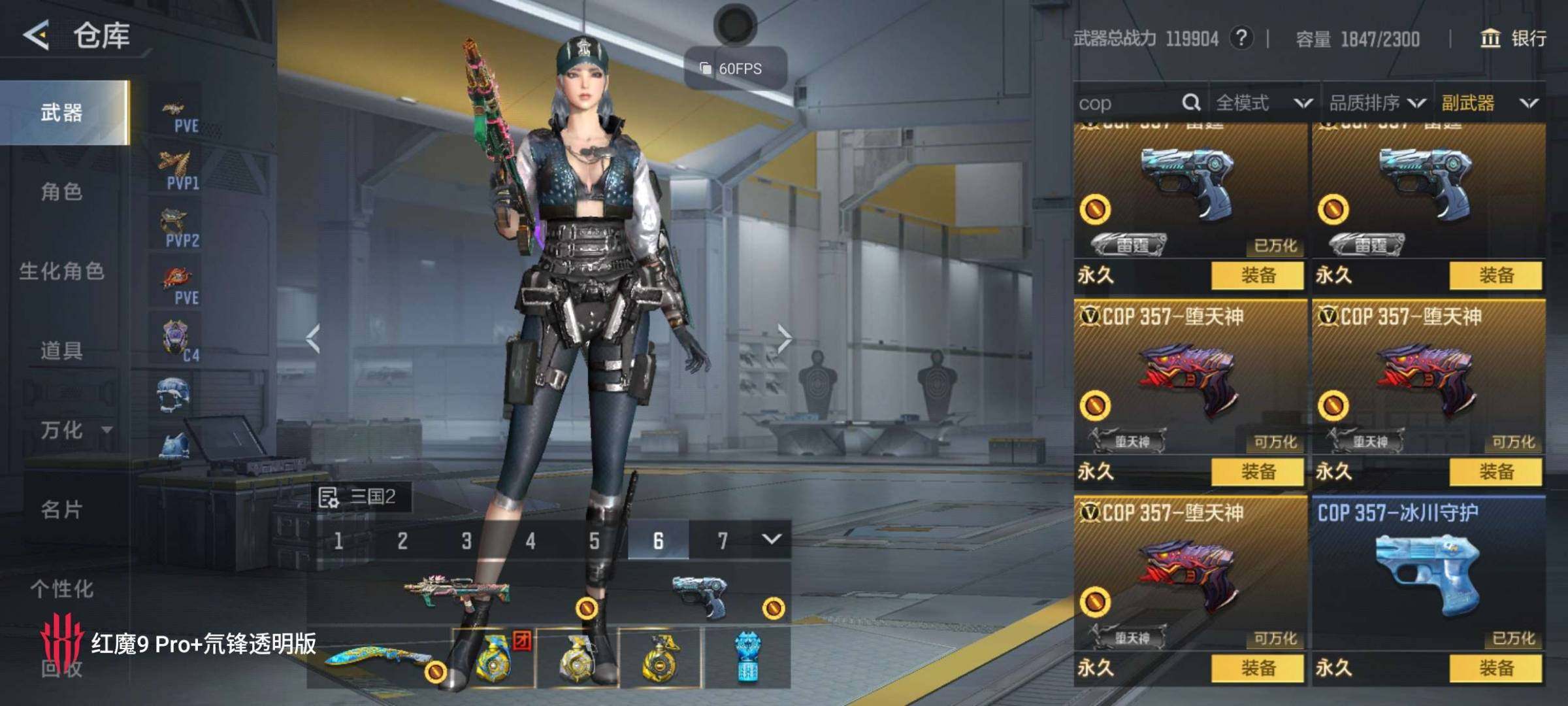Select the 道具 items tab
This screenshot has width=1568, height=706.
click(x=61, y=351)
